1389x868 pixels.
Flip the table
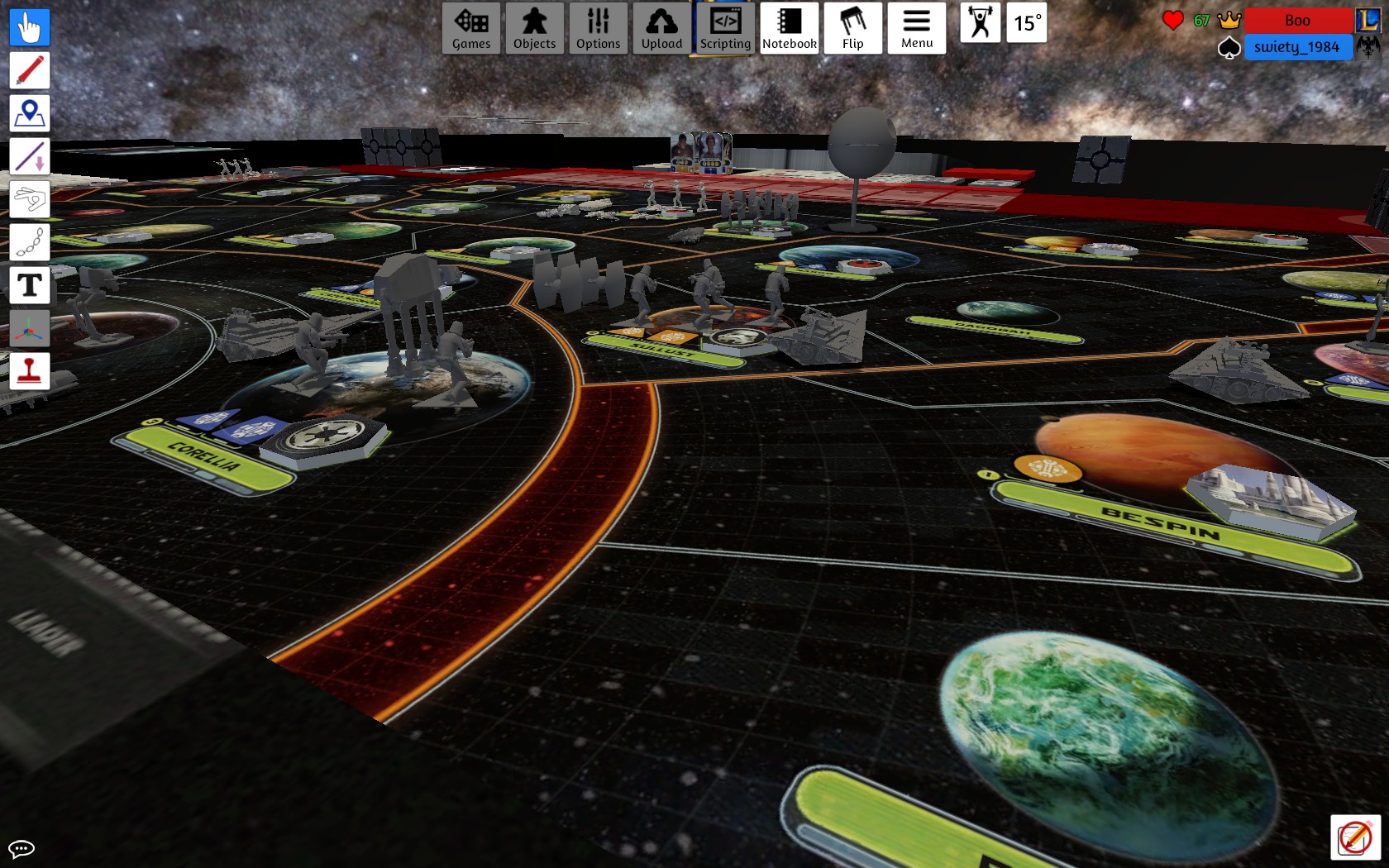click(852, 28)
